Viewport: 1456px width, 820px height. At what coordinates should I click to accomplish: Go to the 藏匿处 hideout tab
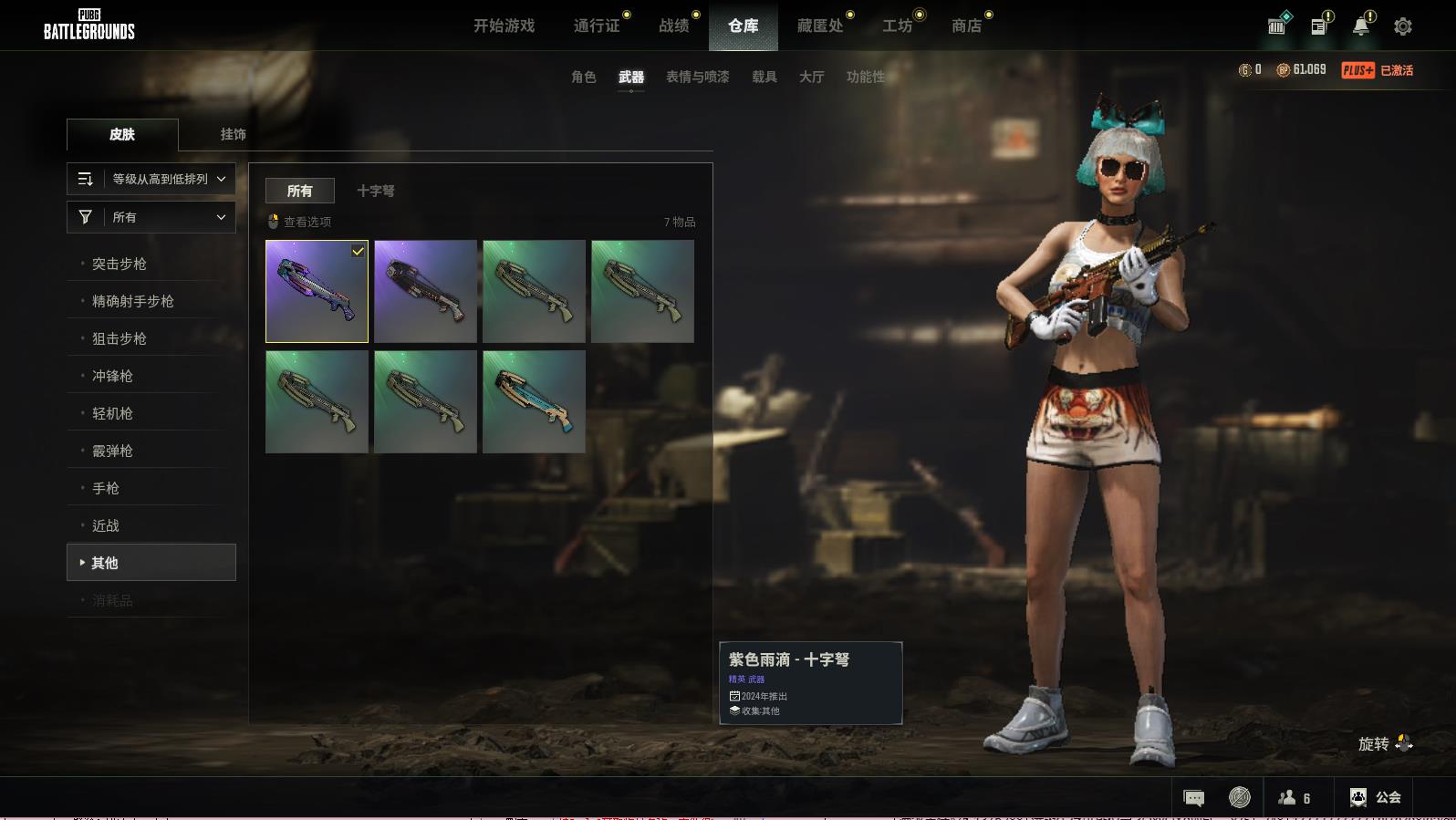click(x=820, y=26)
